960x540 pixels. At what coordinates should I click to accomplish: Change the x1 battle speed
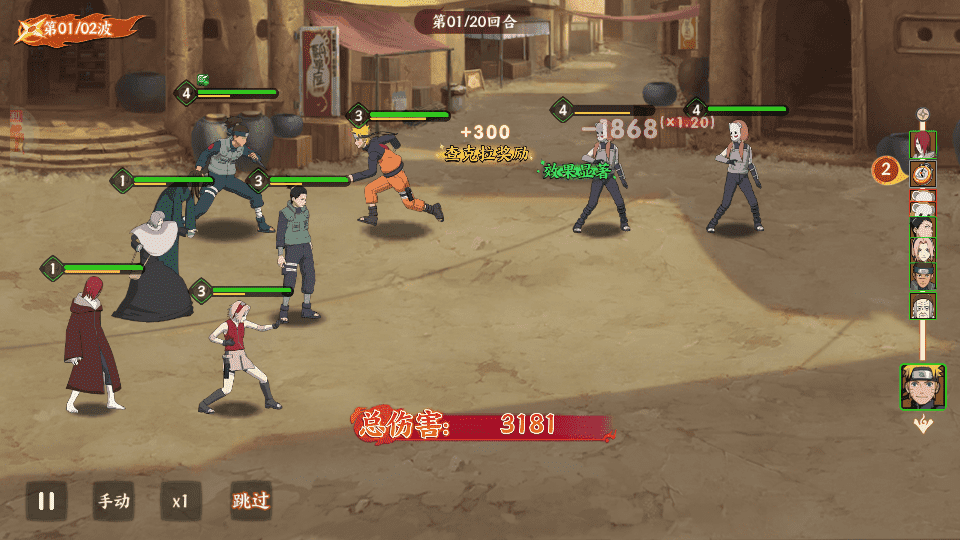[x=181, y=501]
